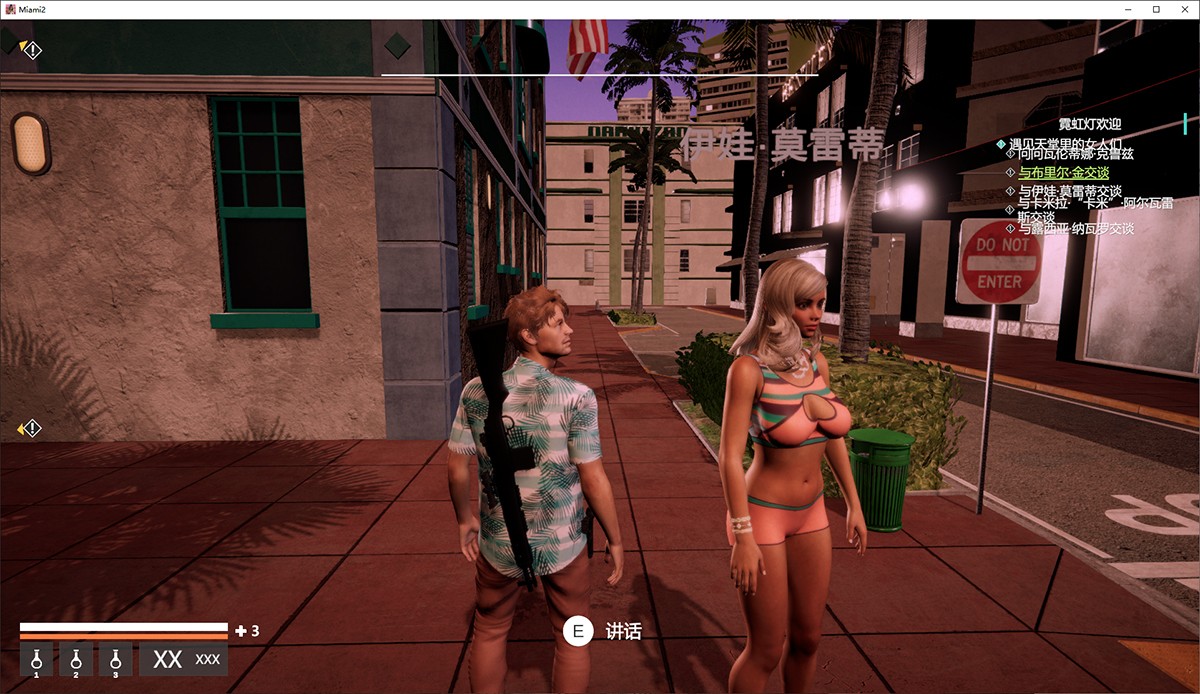Close the Miami2 game window
This screenshot has width=1200, height=694.
click(1184, 9)
